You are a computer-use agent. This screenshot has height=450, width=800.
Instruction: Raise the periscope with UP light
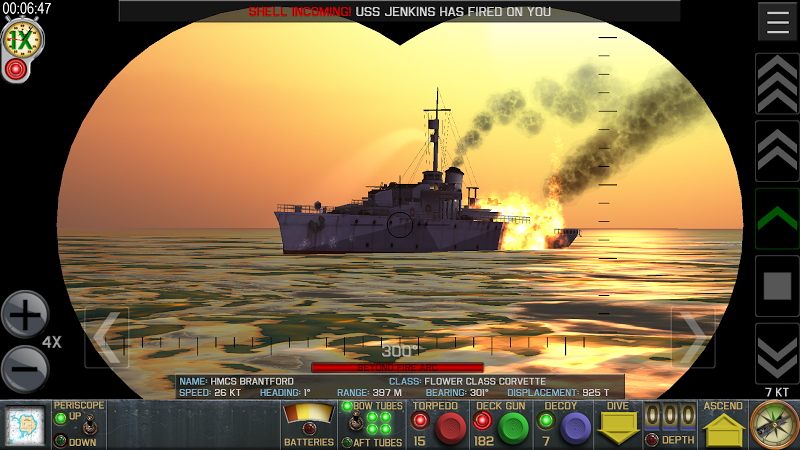(x=61, y=417)
